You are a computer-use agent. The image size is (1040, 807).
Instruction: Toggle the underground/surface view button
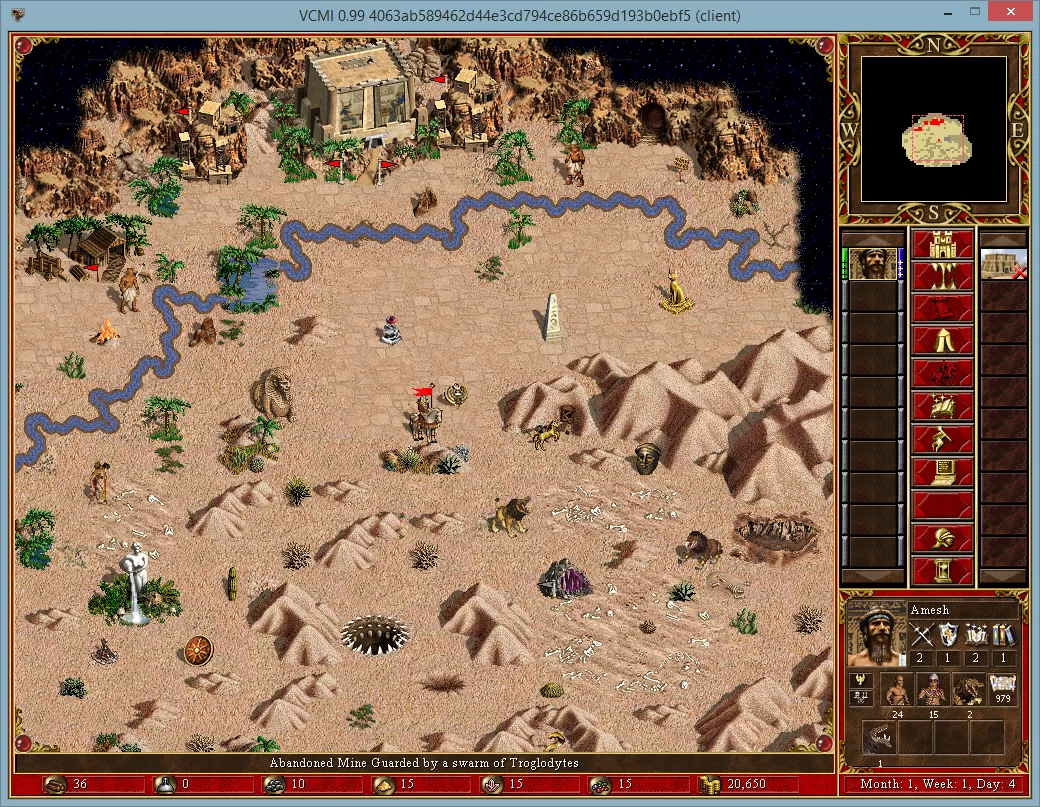943,277
